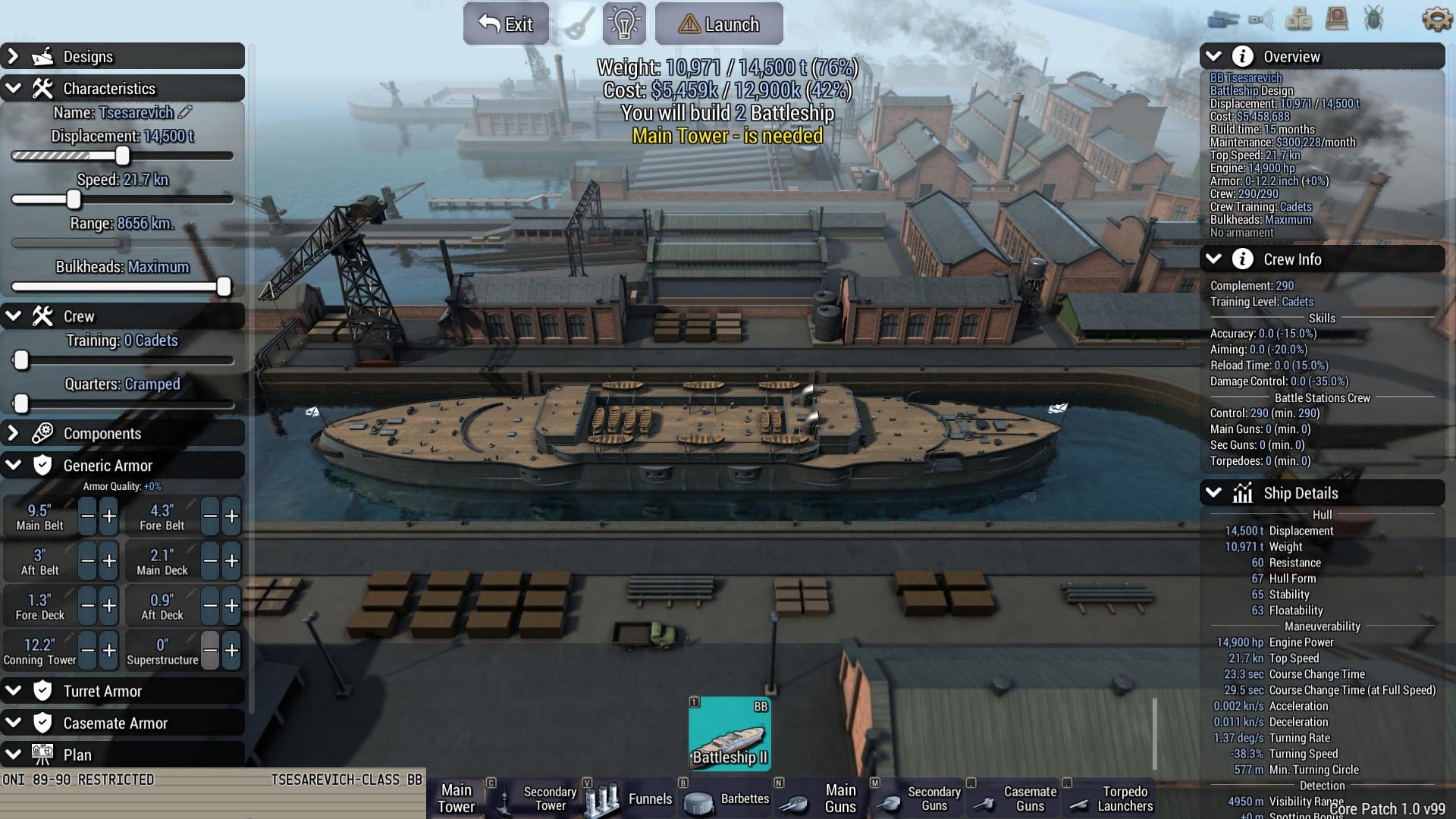Collapse the Characteristics section
This screenshot has width=1456, height=819.
(x=14, y=89)
